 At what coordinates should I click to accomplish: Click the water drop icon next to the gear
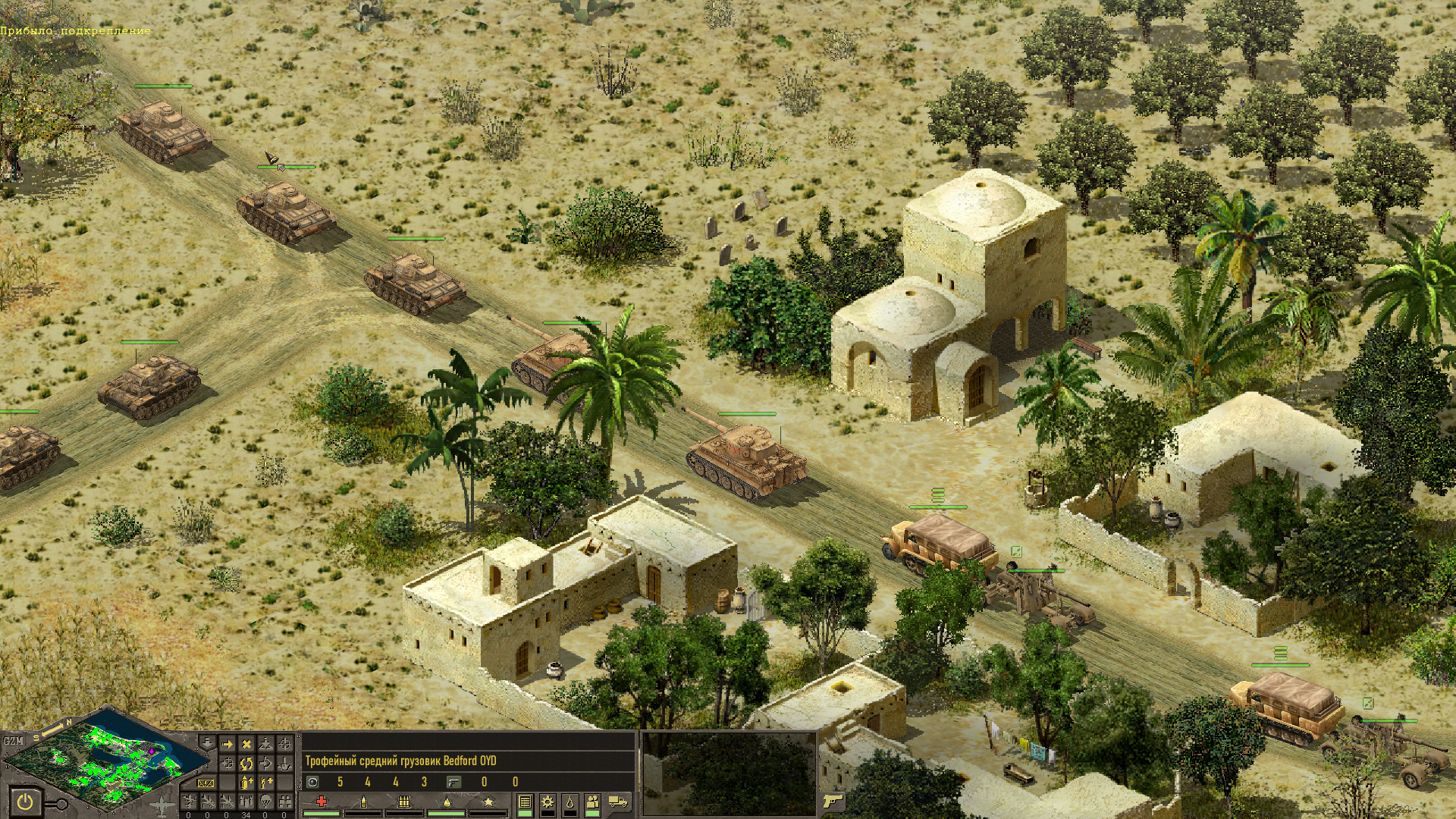[570, 802]
